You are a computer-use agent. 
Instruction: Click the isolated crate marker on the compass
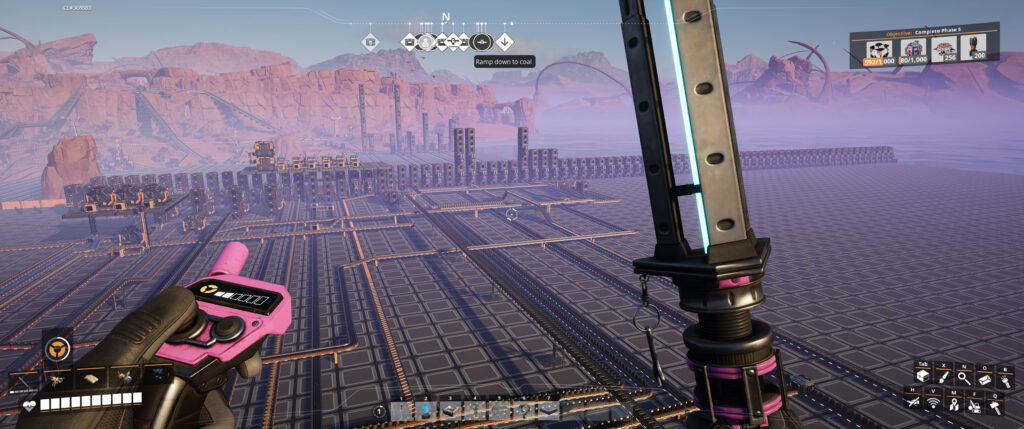pyautogui.click(x=370, y=42)
